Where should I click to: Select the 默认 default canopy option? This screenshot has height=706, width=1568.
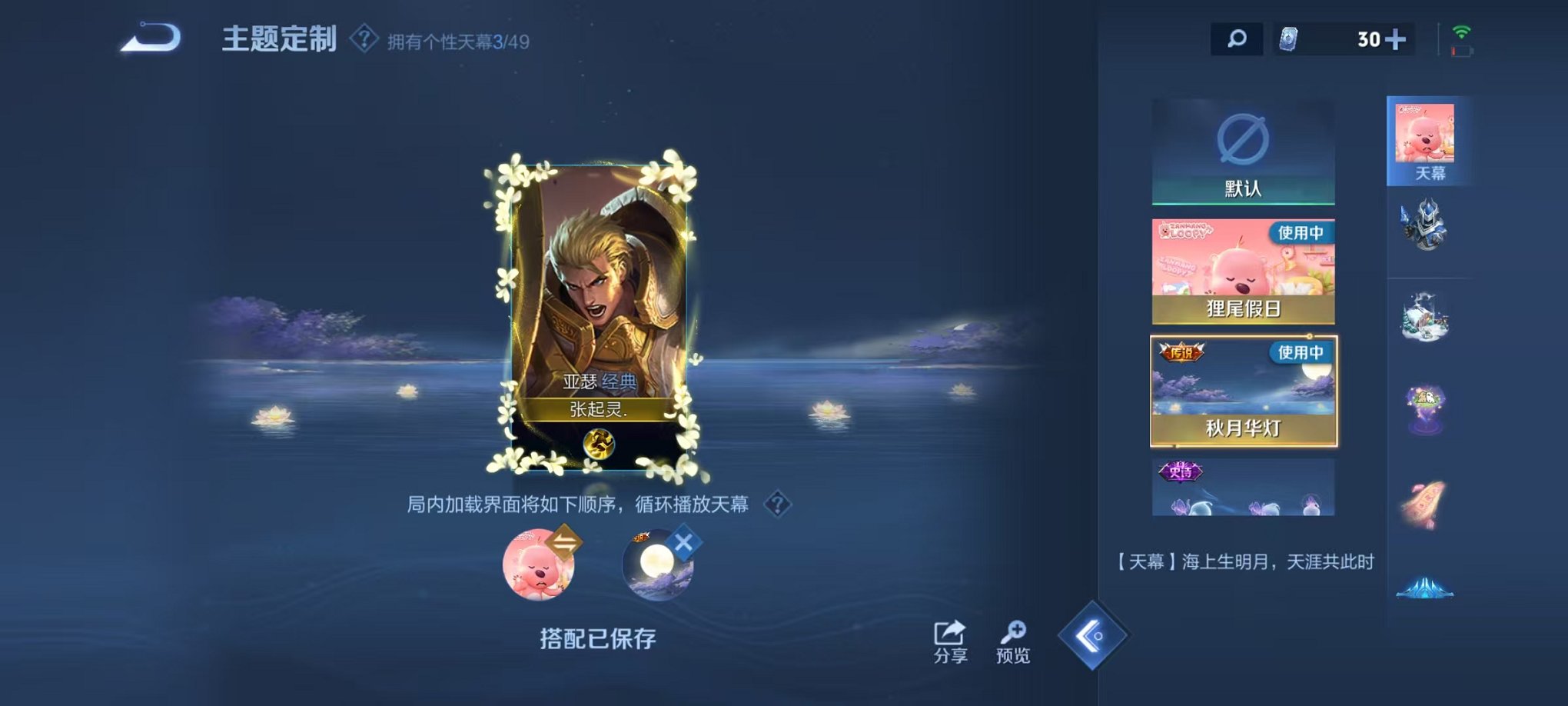tap(1243, 150)
